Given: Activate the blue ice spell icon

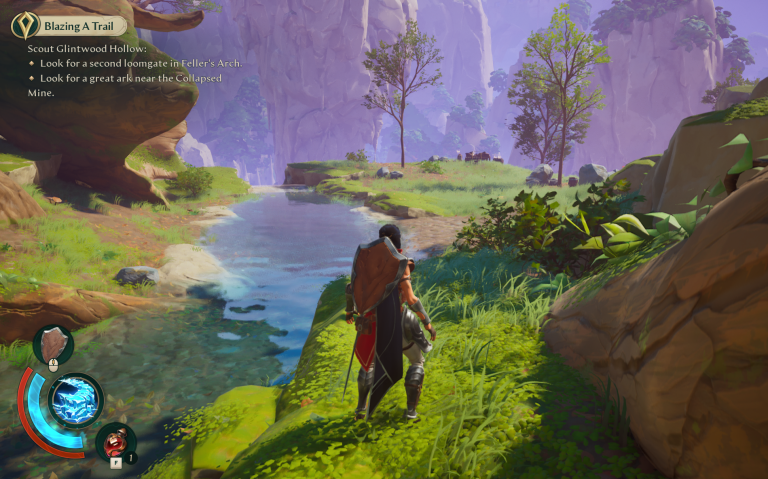Looking at the screenshot, I should pos(74,400).
